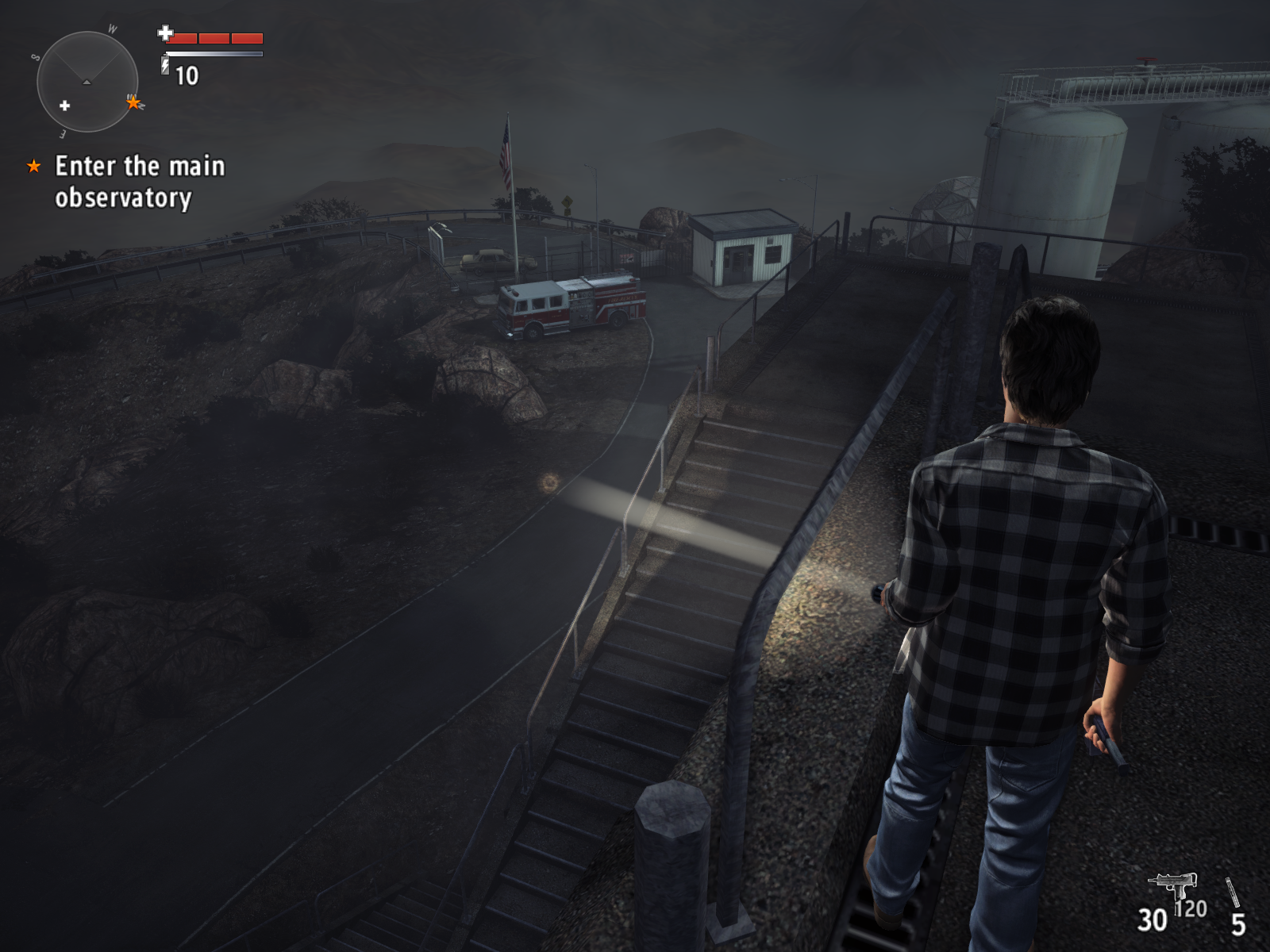Image resolution: width=1270 pixels, height=952 pixels.
Task: Open the "Enter the main observatory" objective
Action: [x=139, y=182]
